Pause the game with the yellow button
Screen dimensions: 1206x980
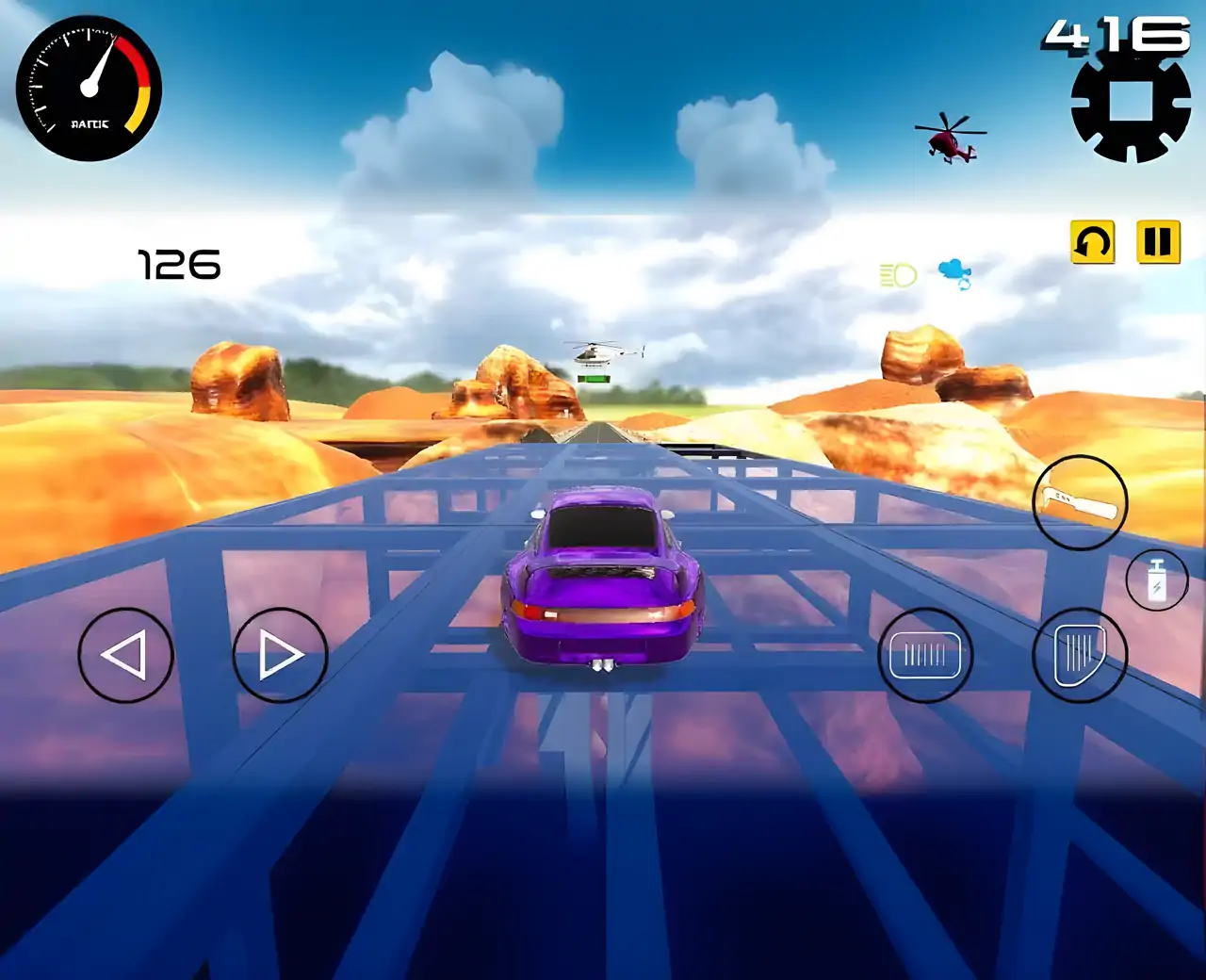click(1158, 242)
